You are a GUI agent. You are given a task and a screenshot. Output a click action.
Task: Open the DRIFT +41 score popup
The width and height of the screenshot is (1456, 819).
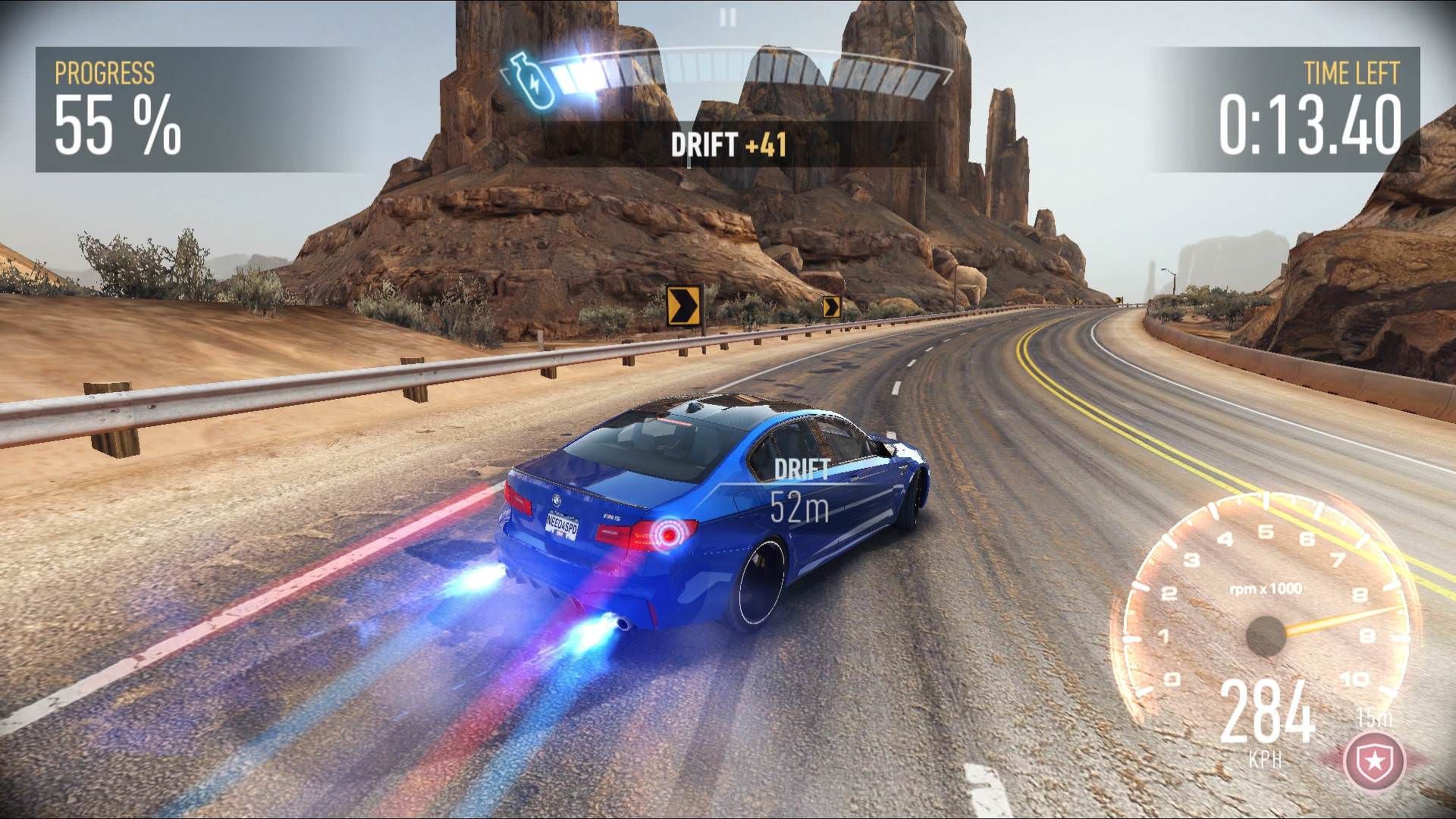(x=730, y=144)
